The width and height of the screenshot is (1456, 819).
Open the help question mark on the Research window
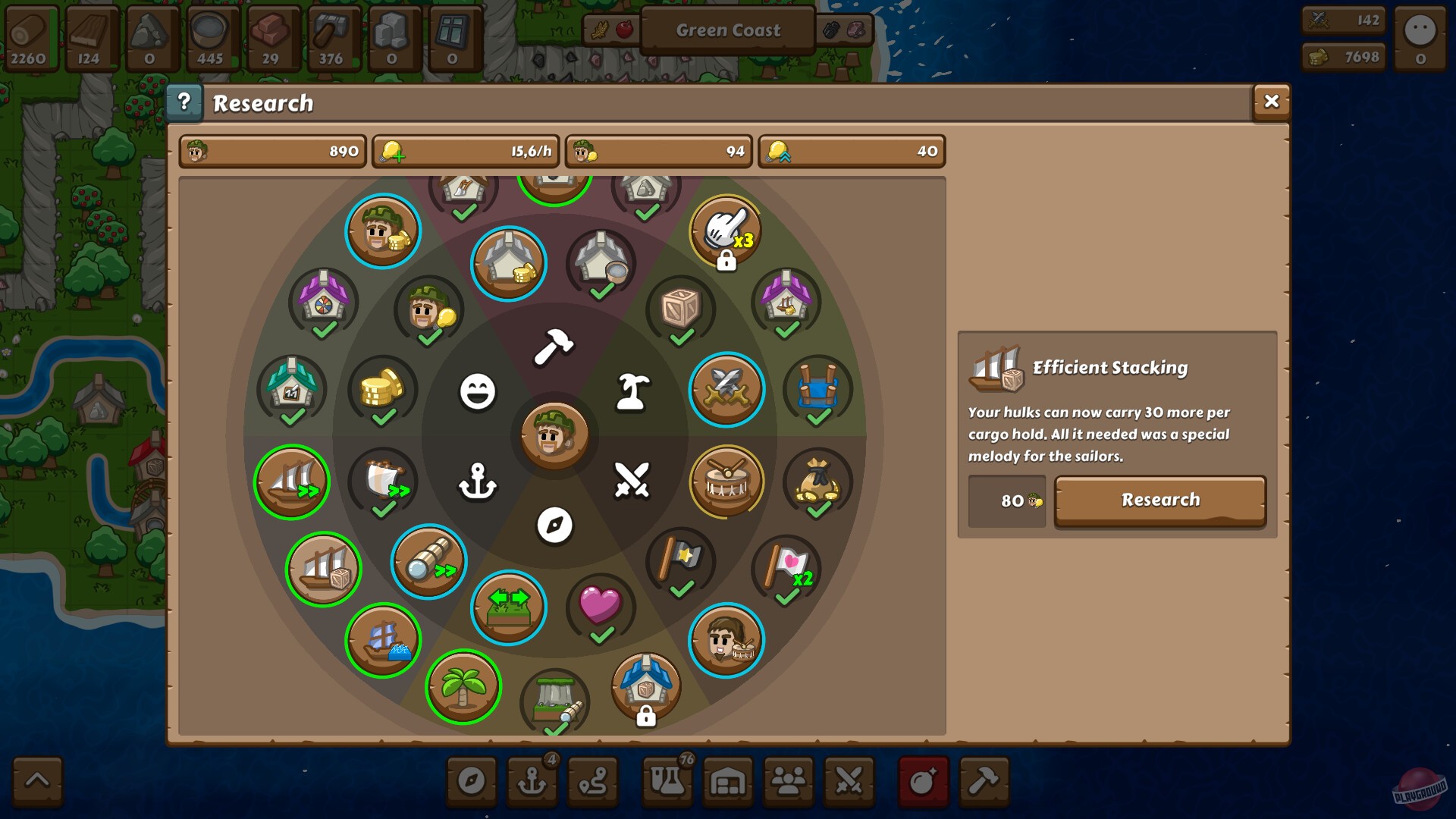pos(184,101)
